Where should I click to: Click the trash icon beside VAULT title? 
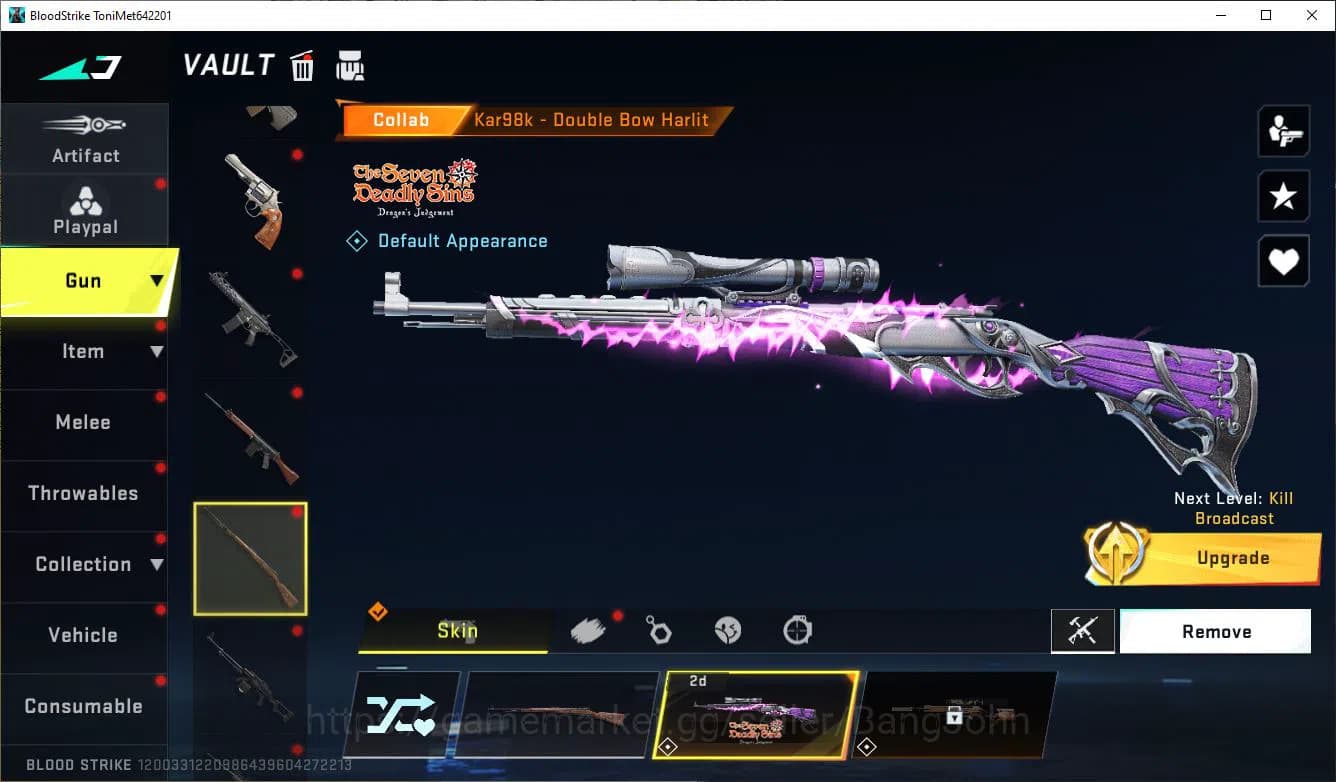point(302,65)
